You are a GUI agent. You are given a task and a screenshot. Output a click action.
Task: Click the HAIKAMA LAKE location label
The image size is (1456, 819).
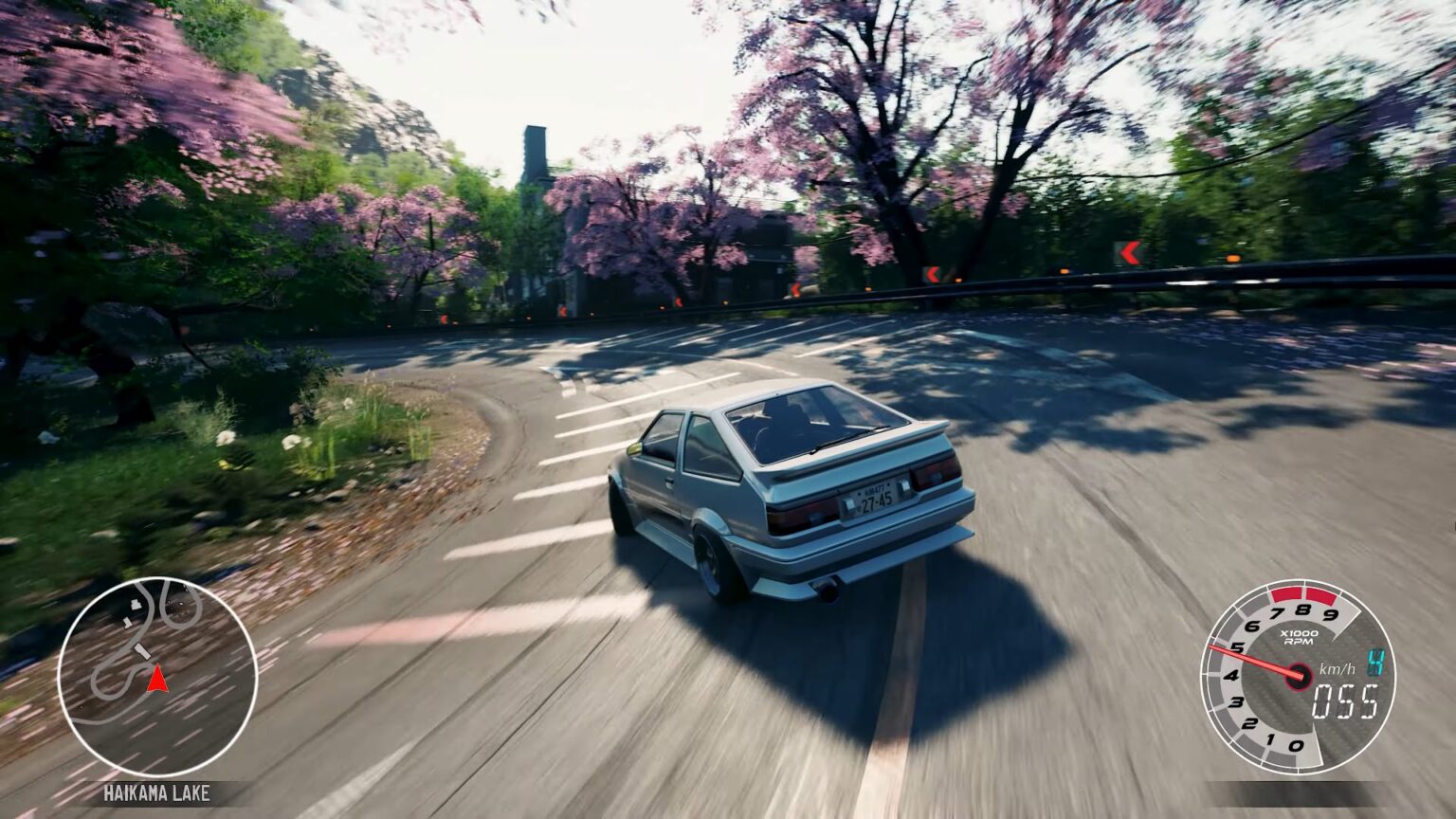pyautogui.click(x=156, y=792)
